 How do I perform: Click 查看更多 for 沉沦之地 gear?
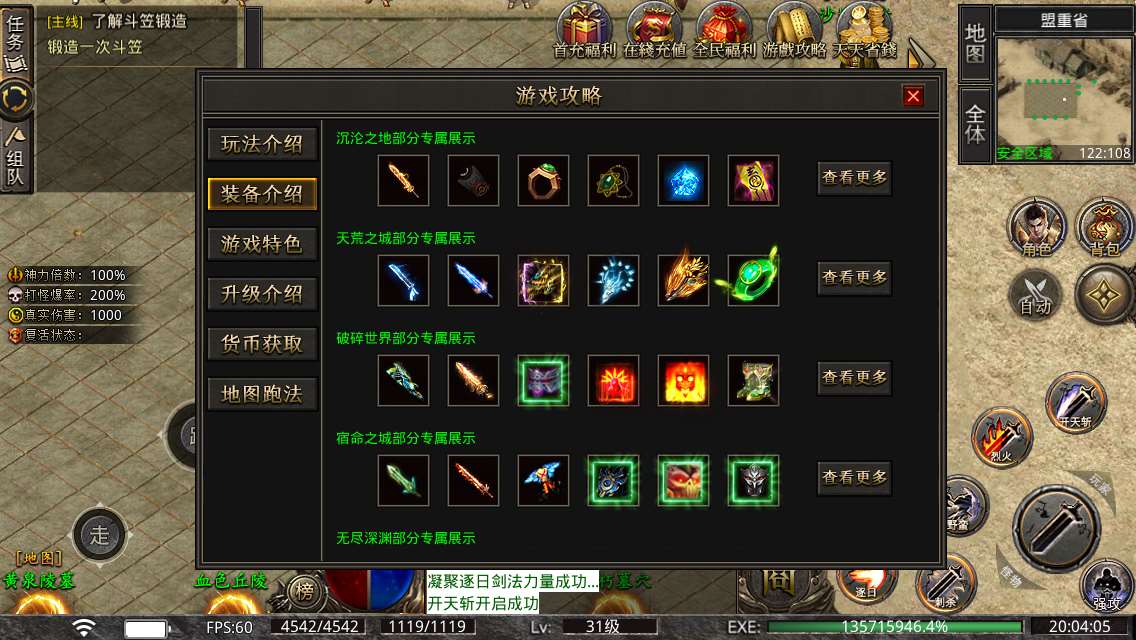854,179
